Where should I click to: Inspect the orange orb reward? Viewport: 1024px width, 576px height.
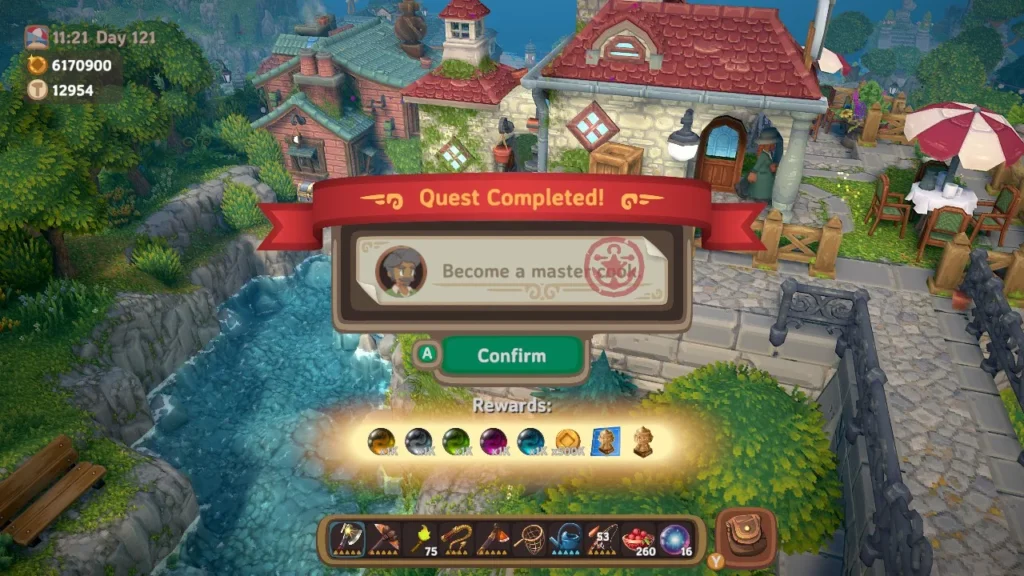(380, 442)
